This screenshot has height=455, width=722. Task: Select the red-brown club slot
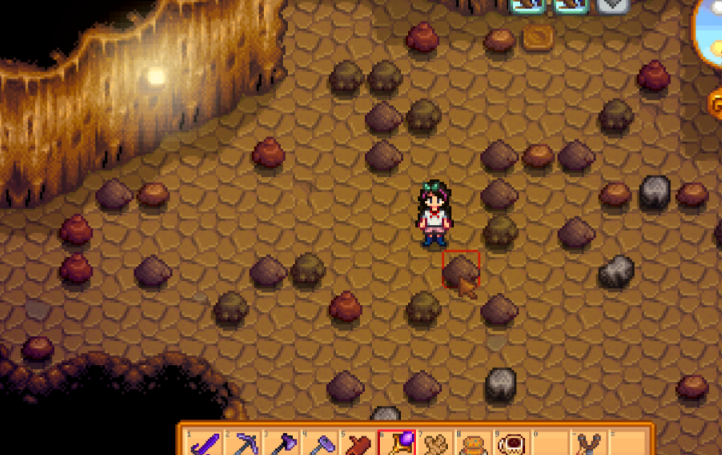[358, 442]
